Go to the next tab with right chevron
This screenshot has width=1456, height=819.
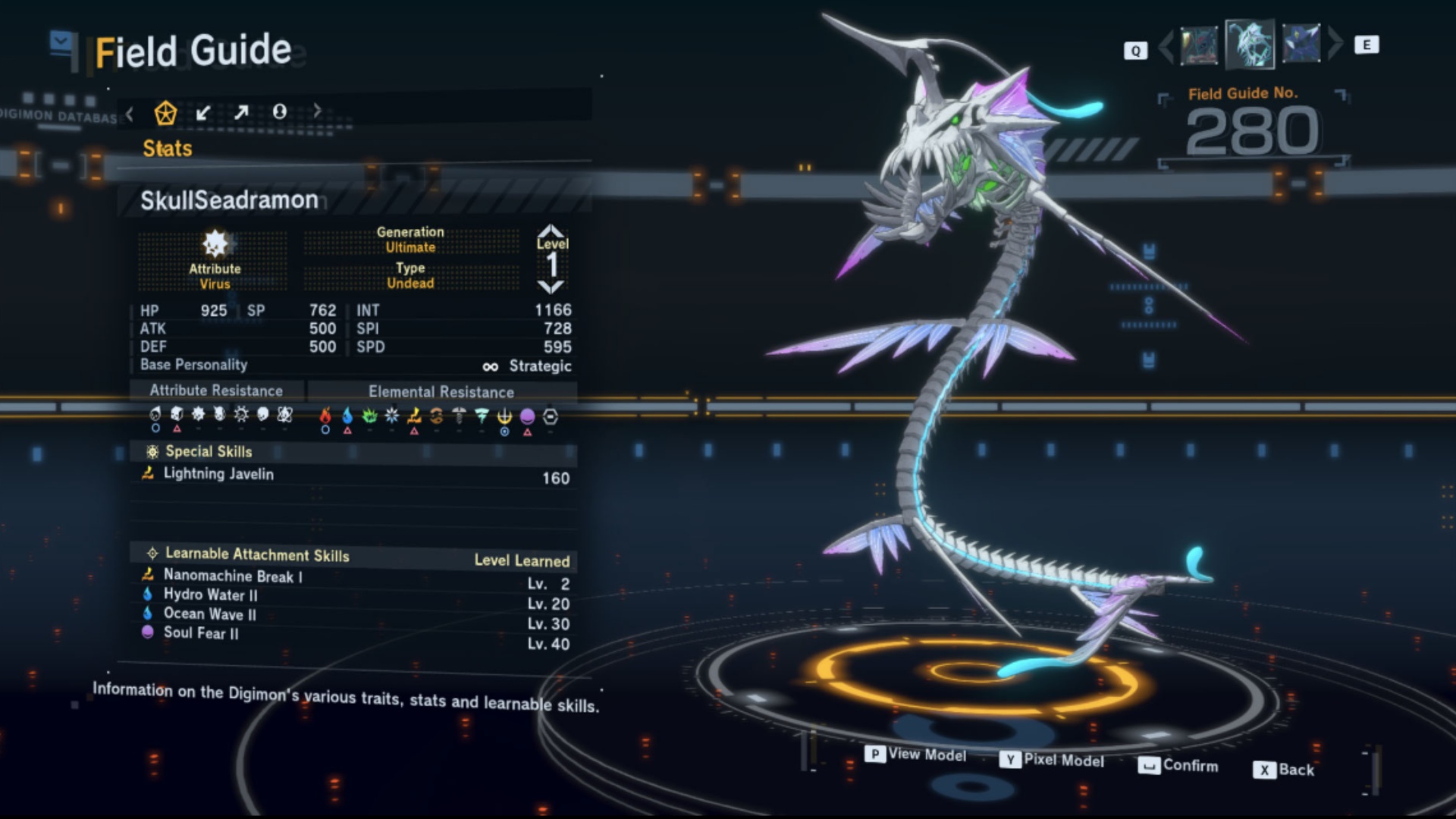tap(317, 111)
